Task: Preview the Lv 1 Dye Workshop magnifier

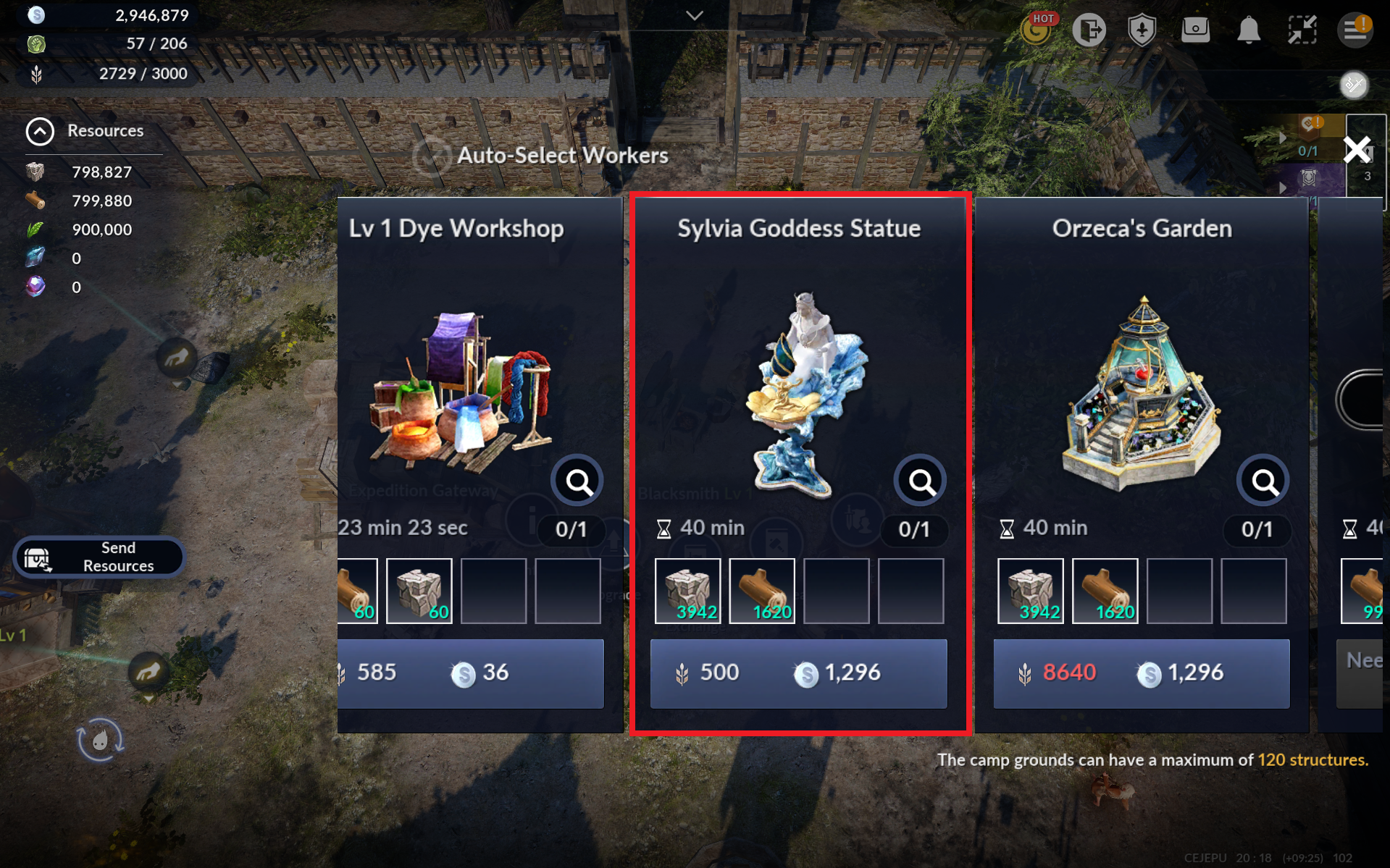Action: [577, 481]
